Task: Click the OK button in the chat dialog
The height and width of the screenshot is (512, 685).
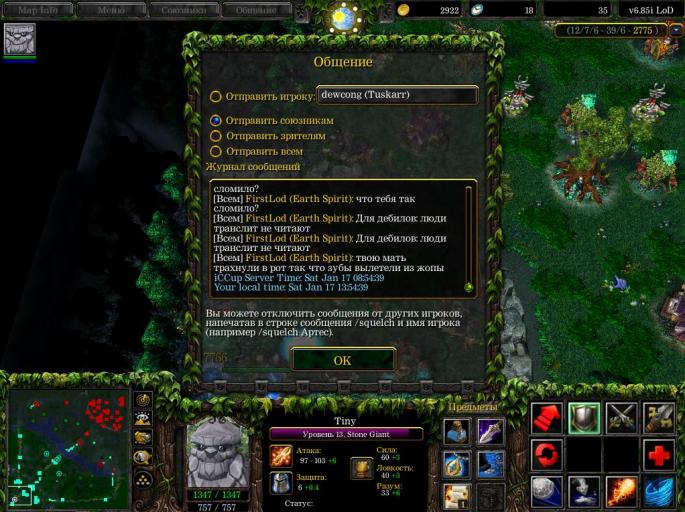Action: coord(342,360)
